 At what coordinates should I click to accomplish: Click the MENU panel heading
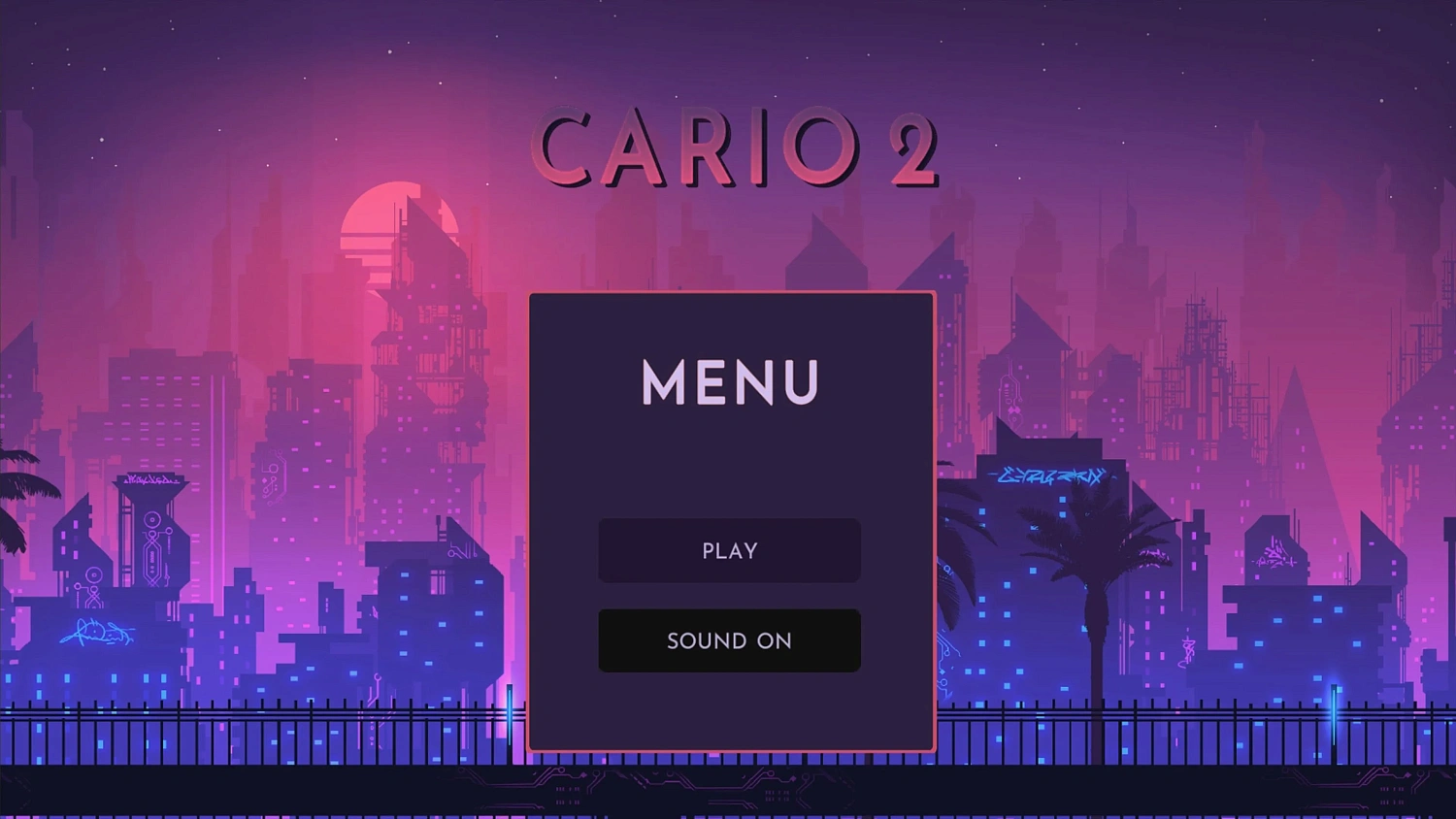point(729,382)
